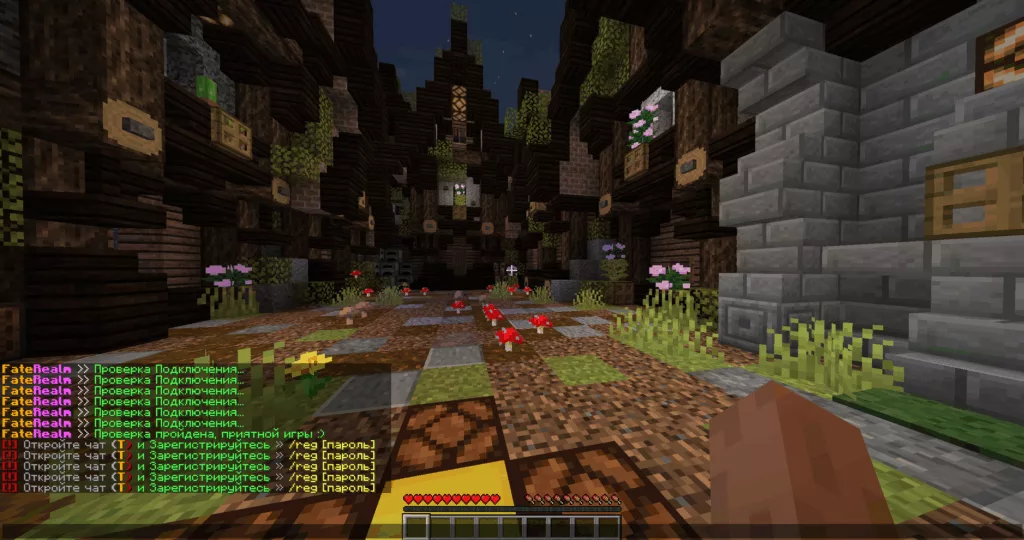This screenshot has width=1024, height=540.
Task: Select the highlighted first hotbar slot
Action: tap(416, 527)
